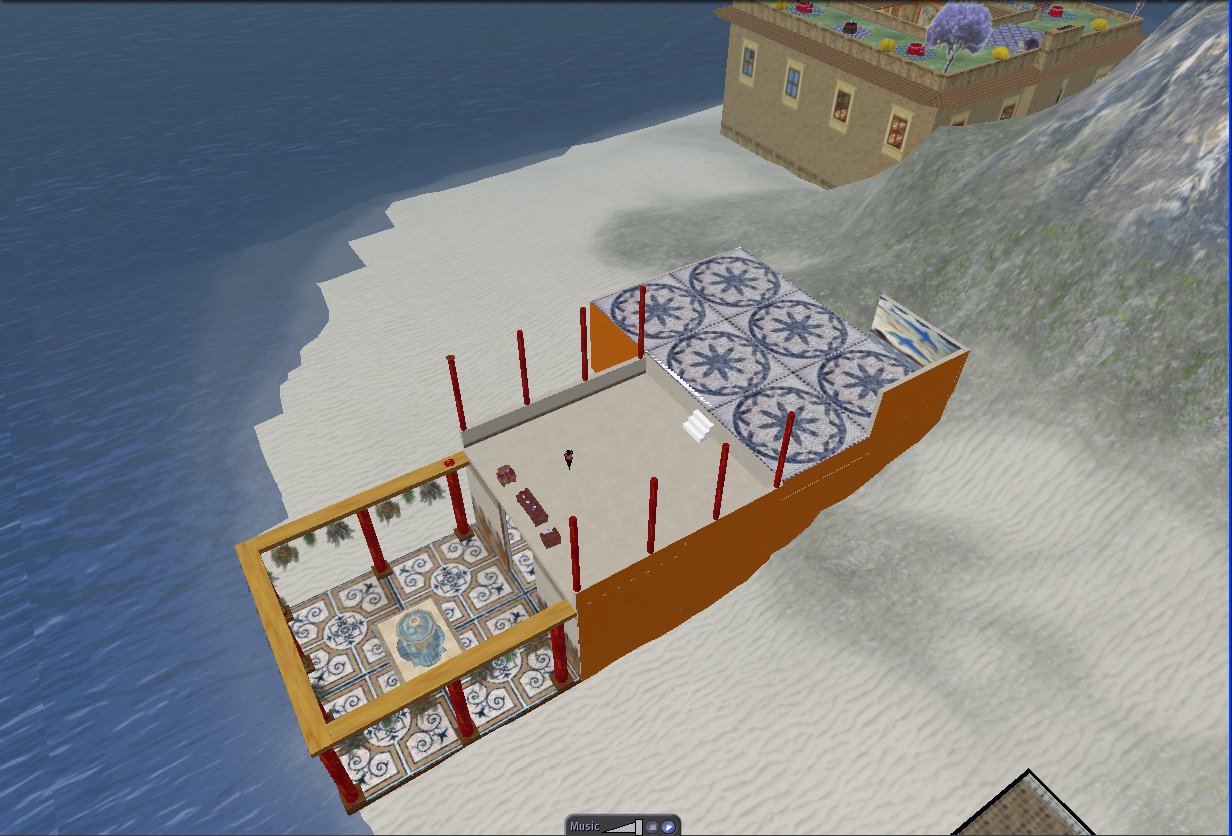Click the Music volume slider
Viewport: 1232px width, 836px height.
[622, 827]
